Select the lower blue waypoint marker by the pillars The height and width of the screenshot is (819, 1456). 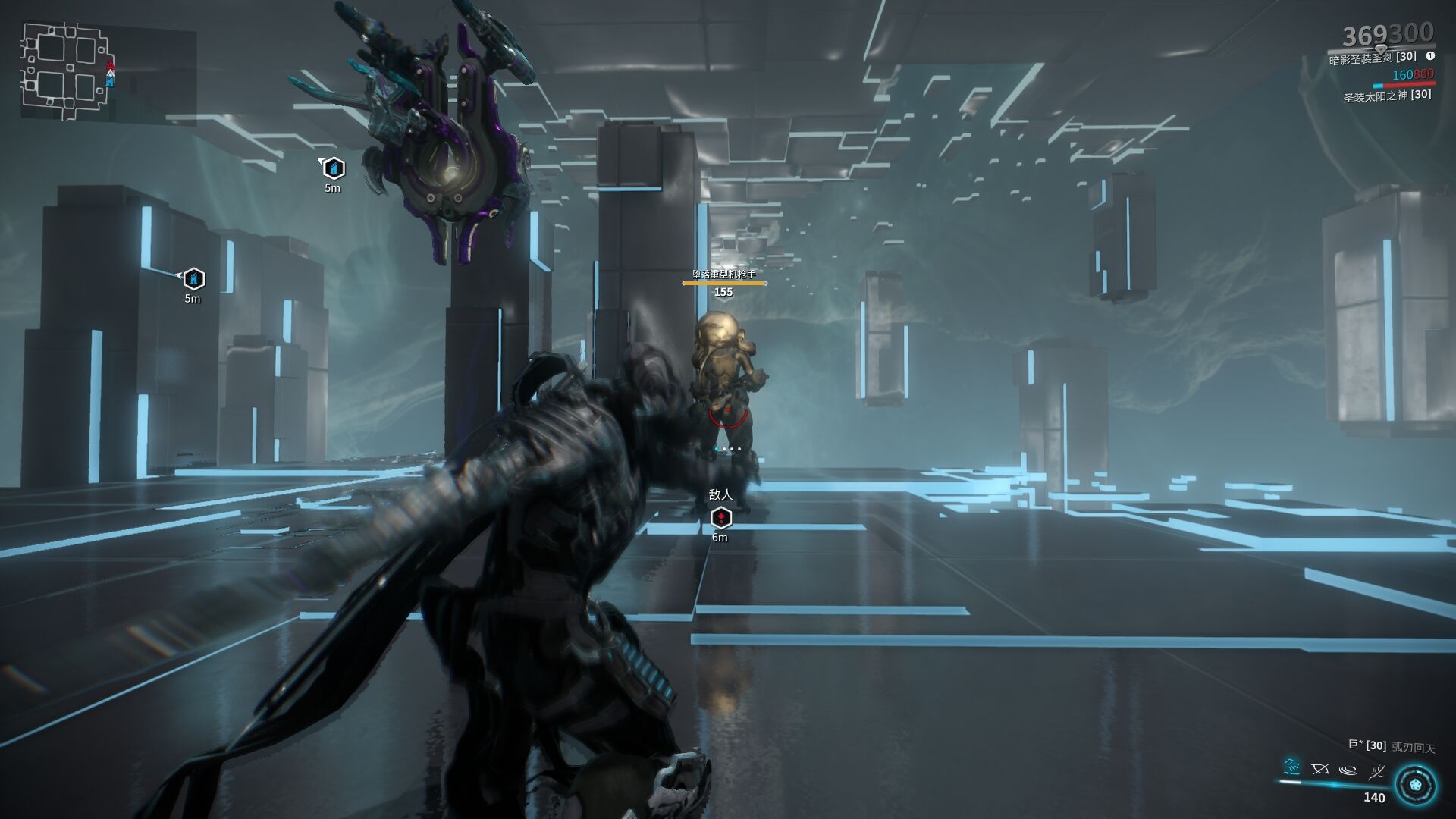[194, 279]
